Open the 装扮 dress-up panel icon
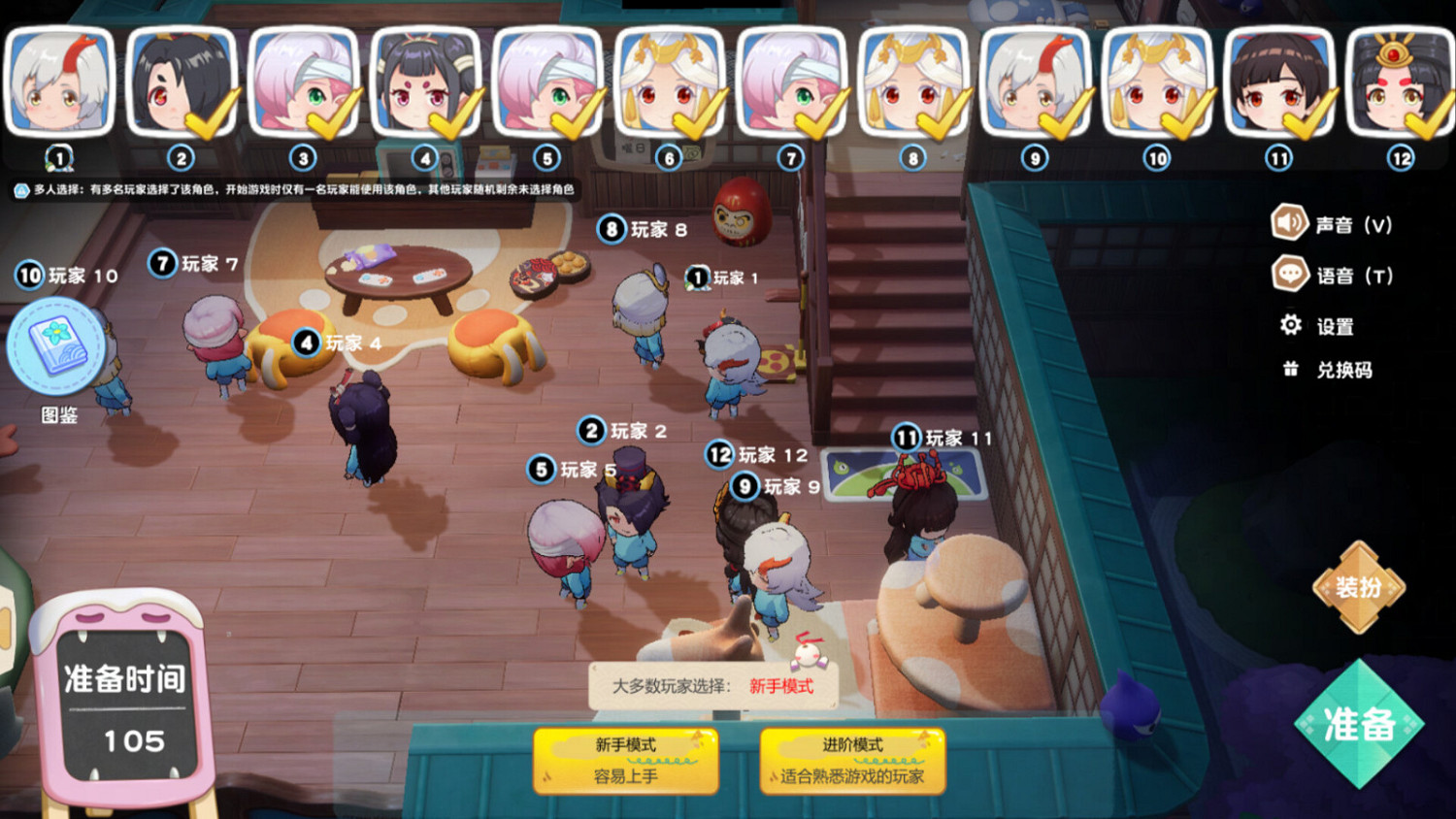1456x819 pixels. coord(1359,587)
